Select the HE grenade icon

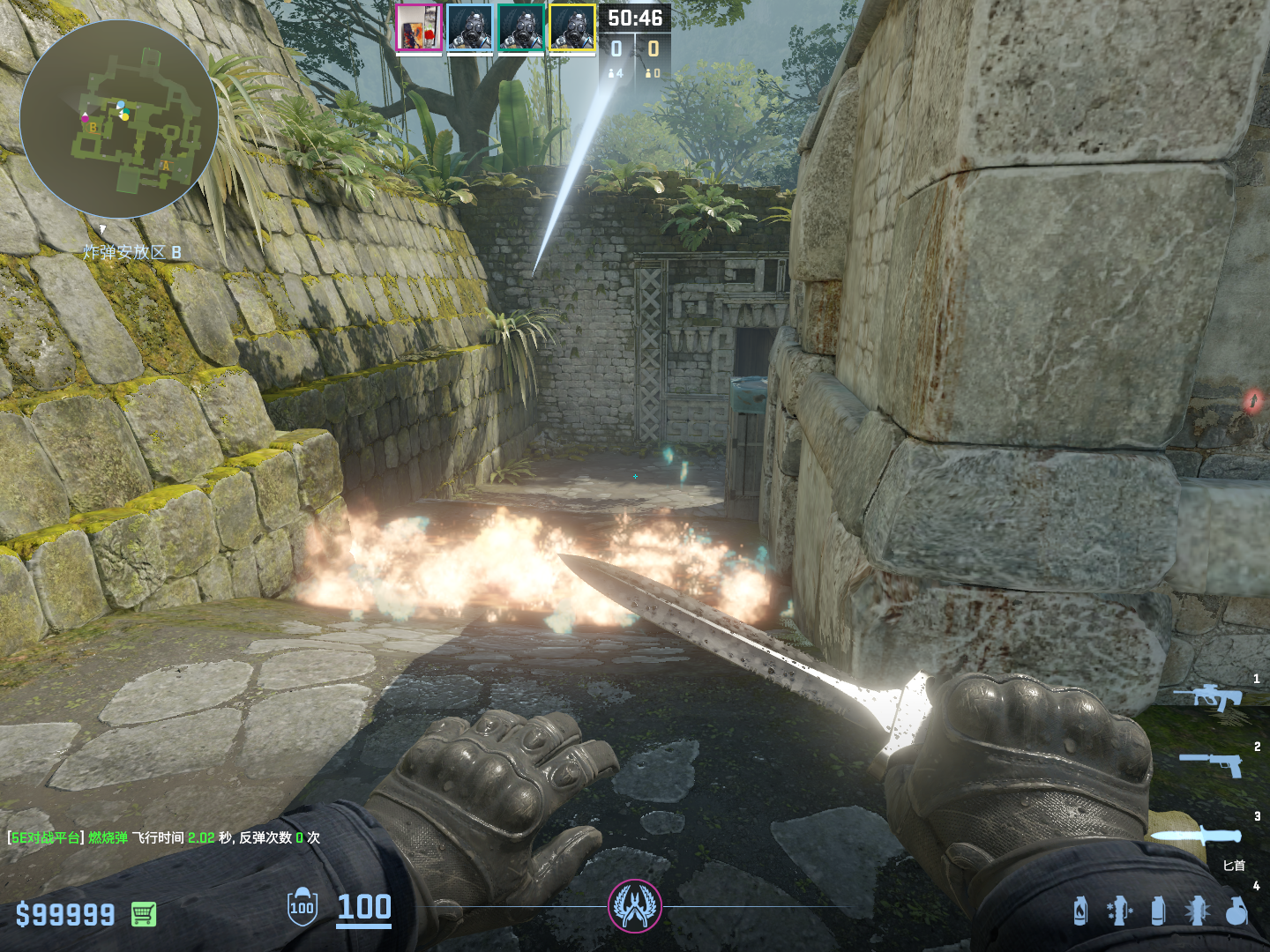[x=1236, y=911]
